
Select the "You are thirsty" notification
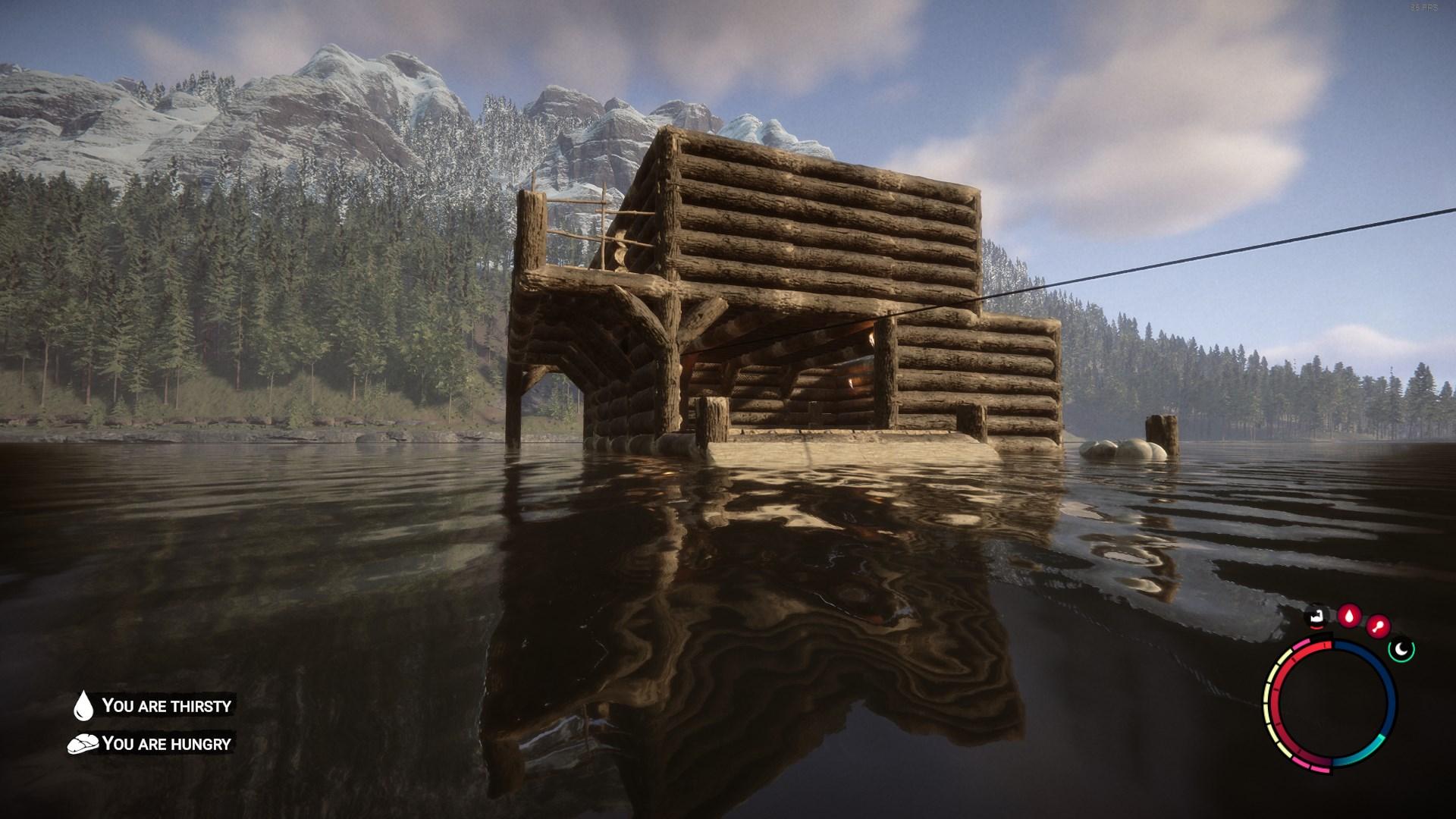tap(153, 706)
